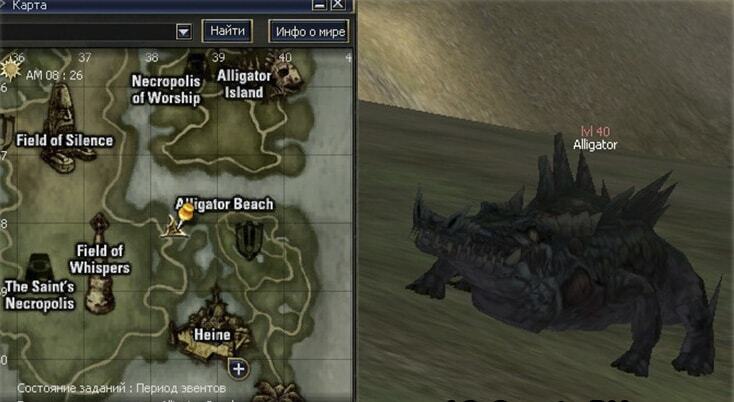
Task: Click the shield emblem near Alligator Beach
Action: tap(249, 239)
